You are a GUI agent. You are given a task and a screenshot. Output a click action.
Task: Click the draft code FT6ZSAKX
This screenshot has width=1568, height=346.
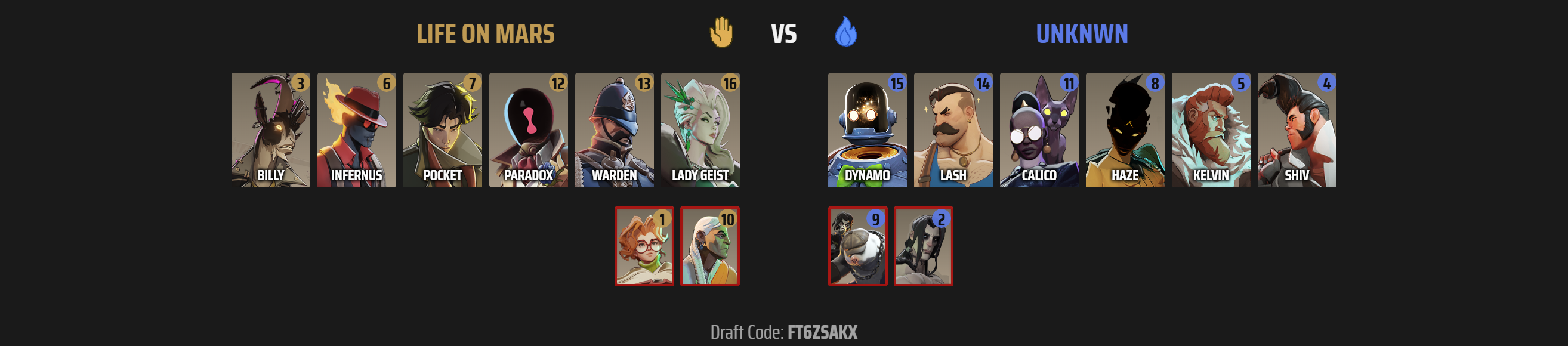[822, 332]
